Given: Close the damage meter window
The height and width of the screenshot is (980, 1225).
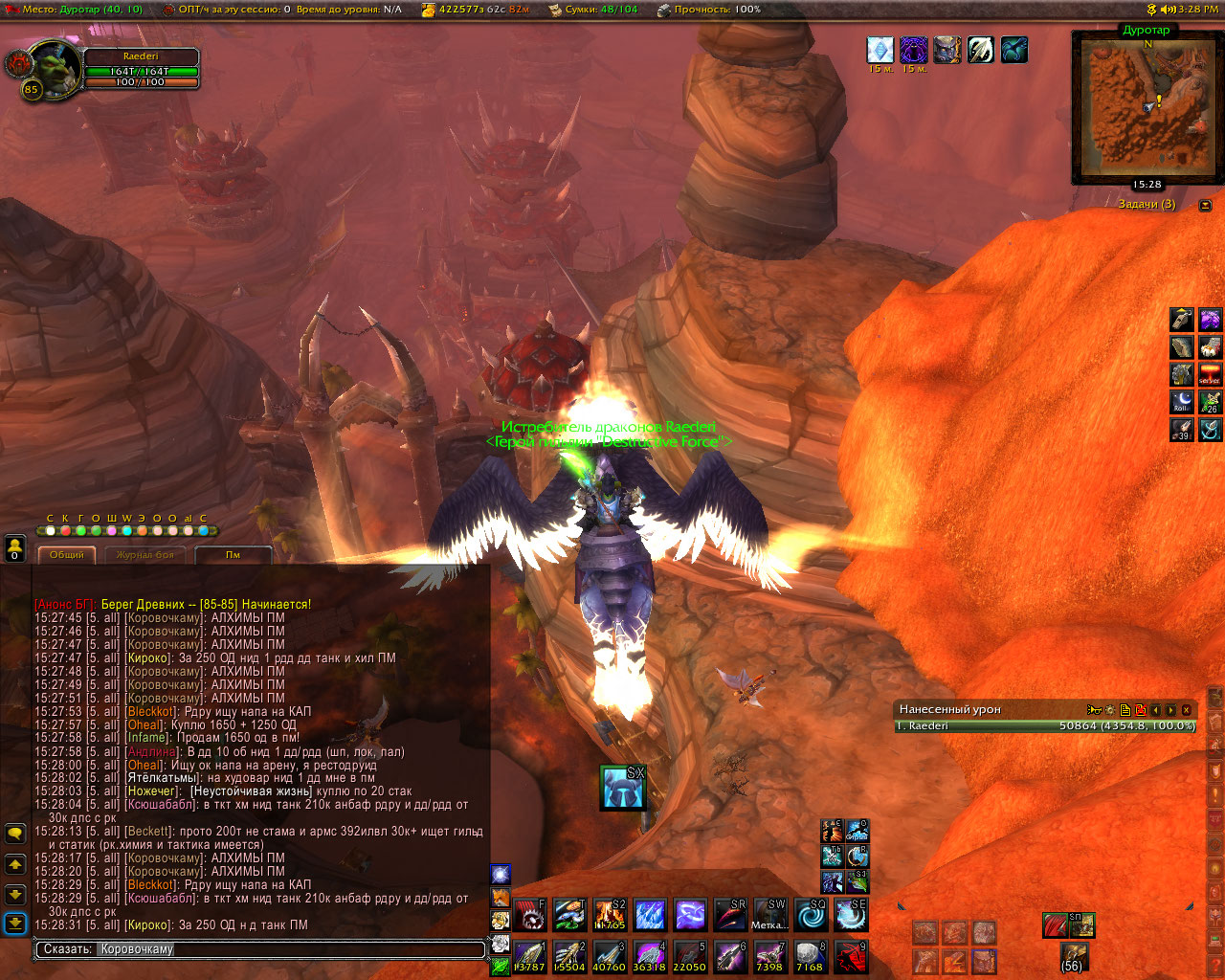Looking at the screenshot, I should pos(1187,710).
